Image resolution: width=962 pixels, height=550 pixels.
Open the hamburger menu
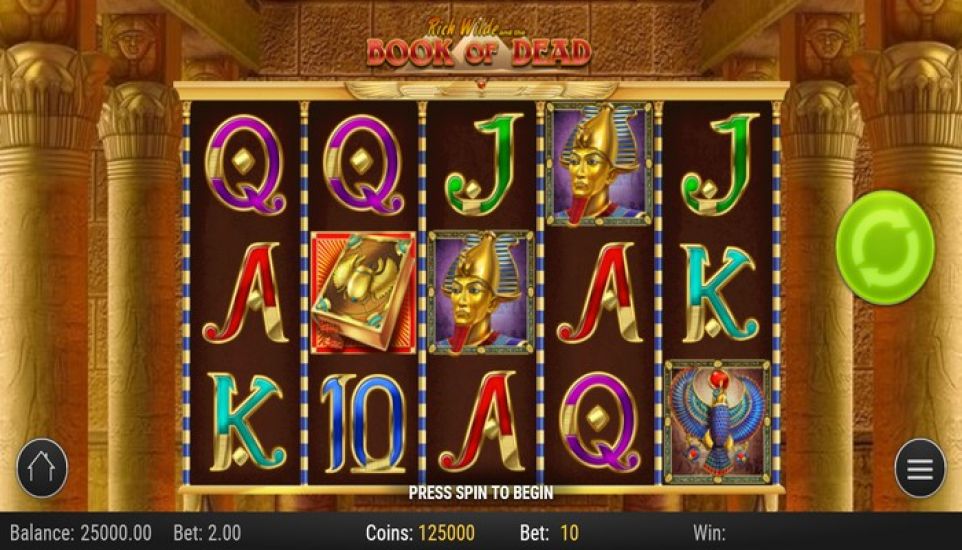click(x=919, y=468)
